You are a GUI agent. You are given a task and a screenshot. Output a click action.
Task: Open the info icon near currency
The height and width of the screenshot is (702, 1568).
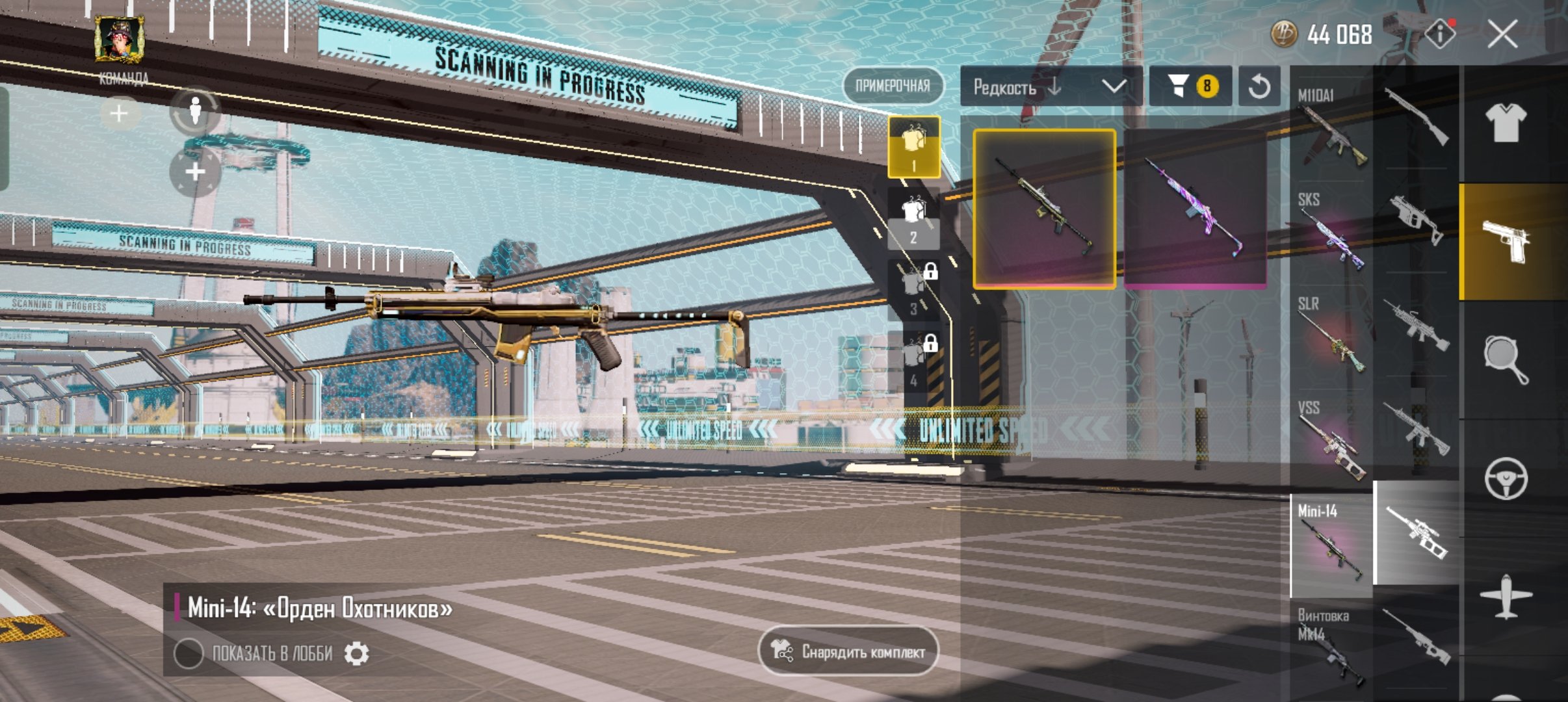1440,34
